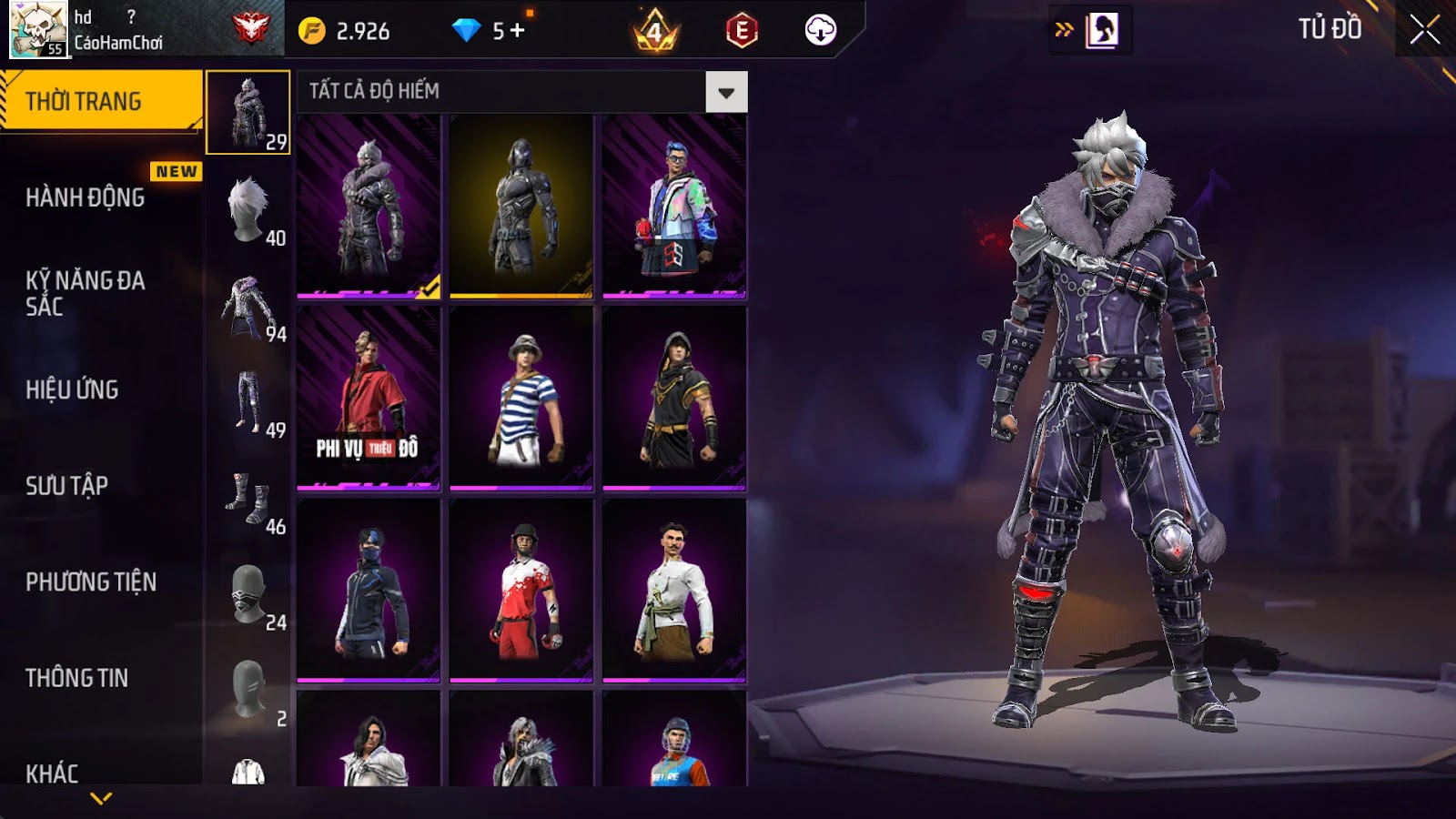This screenshot has height=819, width=1456.
Task: Click the cloud download icon
Action: (x=820, y=30)
